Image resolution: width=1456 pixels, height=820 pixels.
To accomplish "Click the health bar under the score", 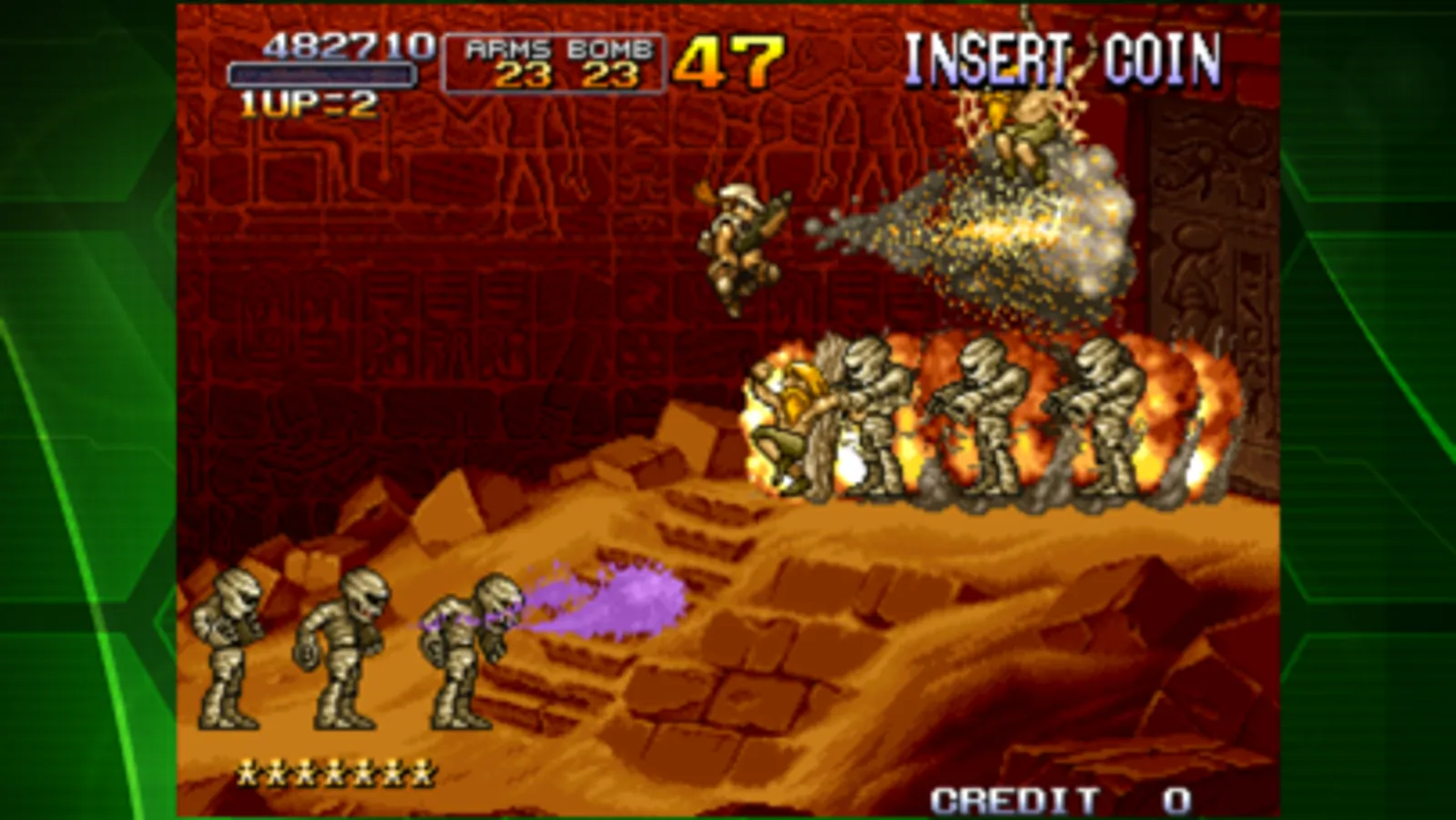I will 323,73.
